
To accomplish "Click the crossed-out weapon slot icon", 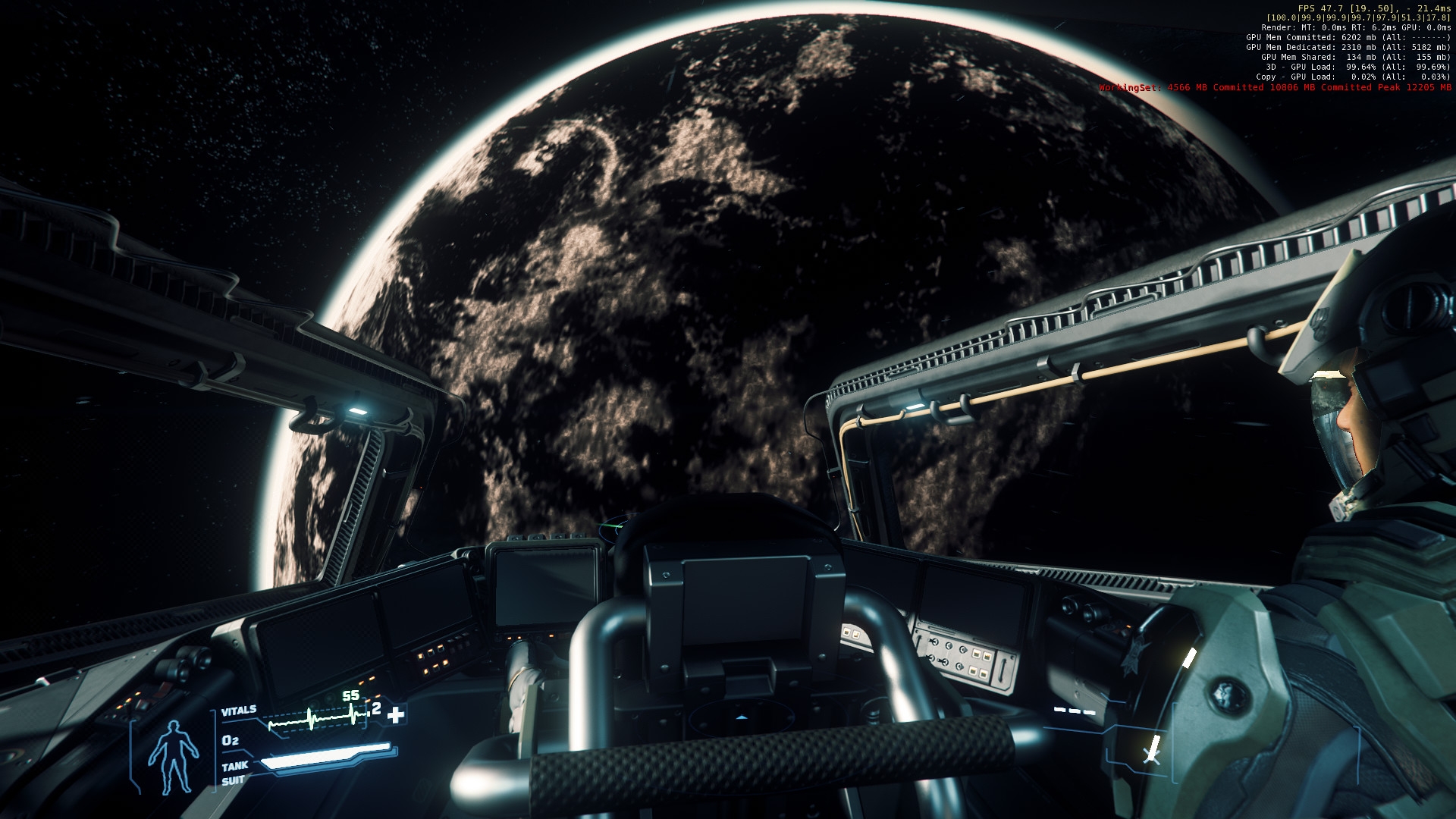I will pos(1152,754).
